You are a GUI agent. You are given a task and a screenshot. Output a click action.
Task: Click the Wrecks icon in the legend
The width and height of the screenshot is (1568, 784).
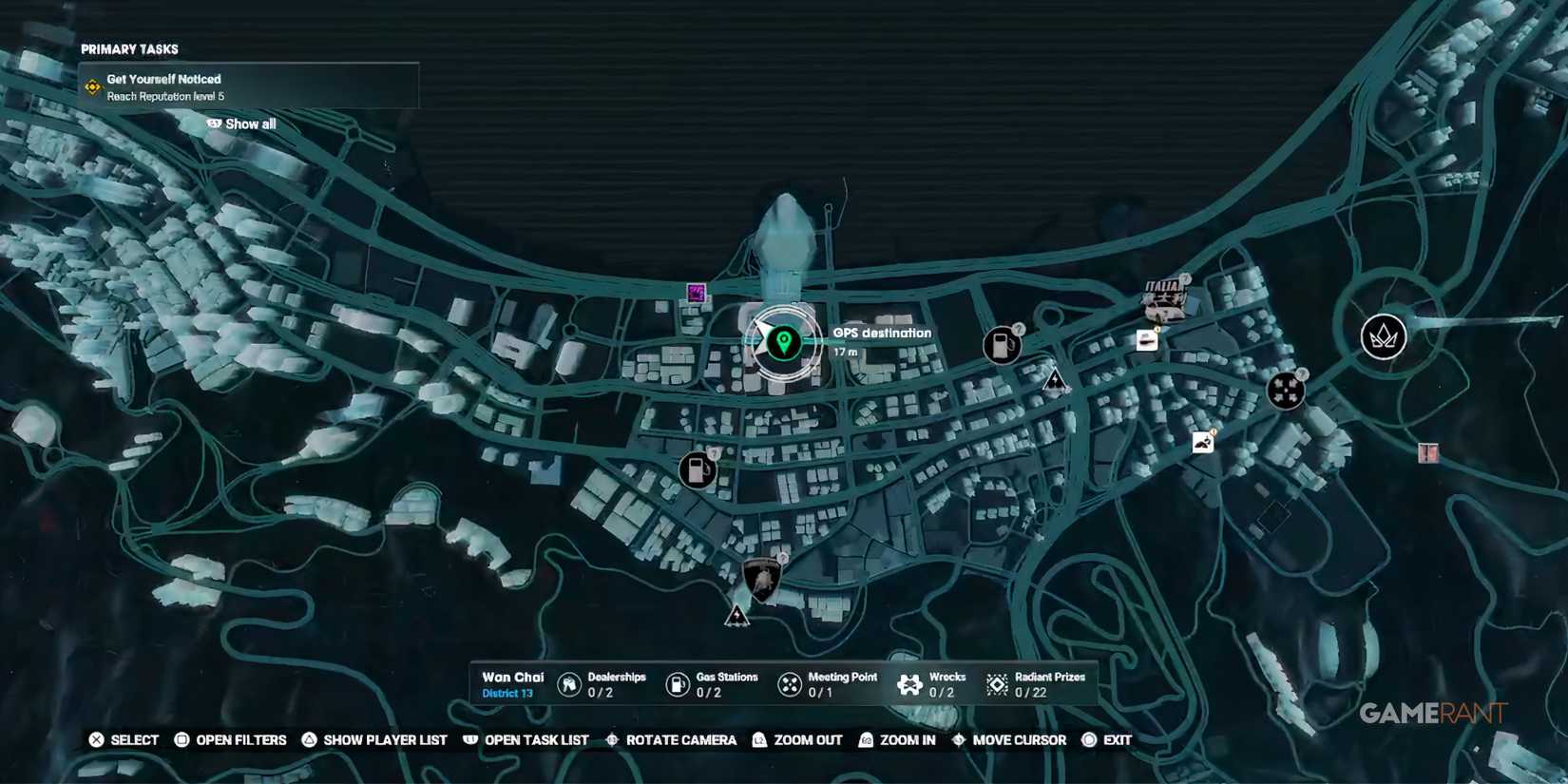909,682
